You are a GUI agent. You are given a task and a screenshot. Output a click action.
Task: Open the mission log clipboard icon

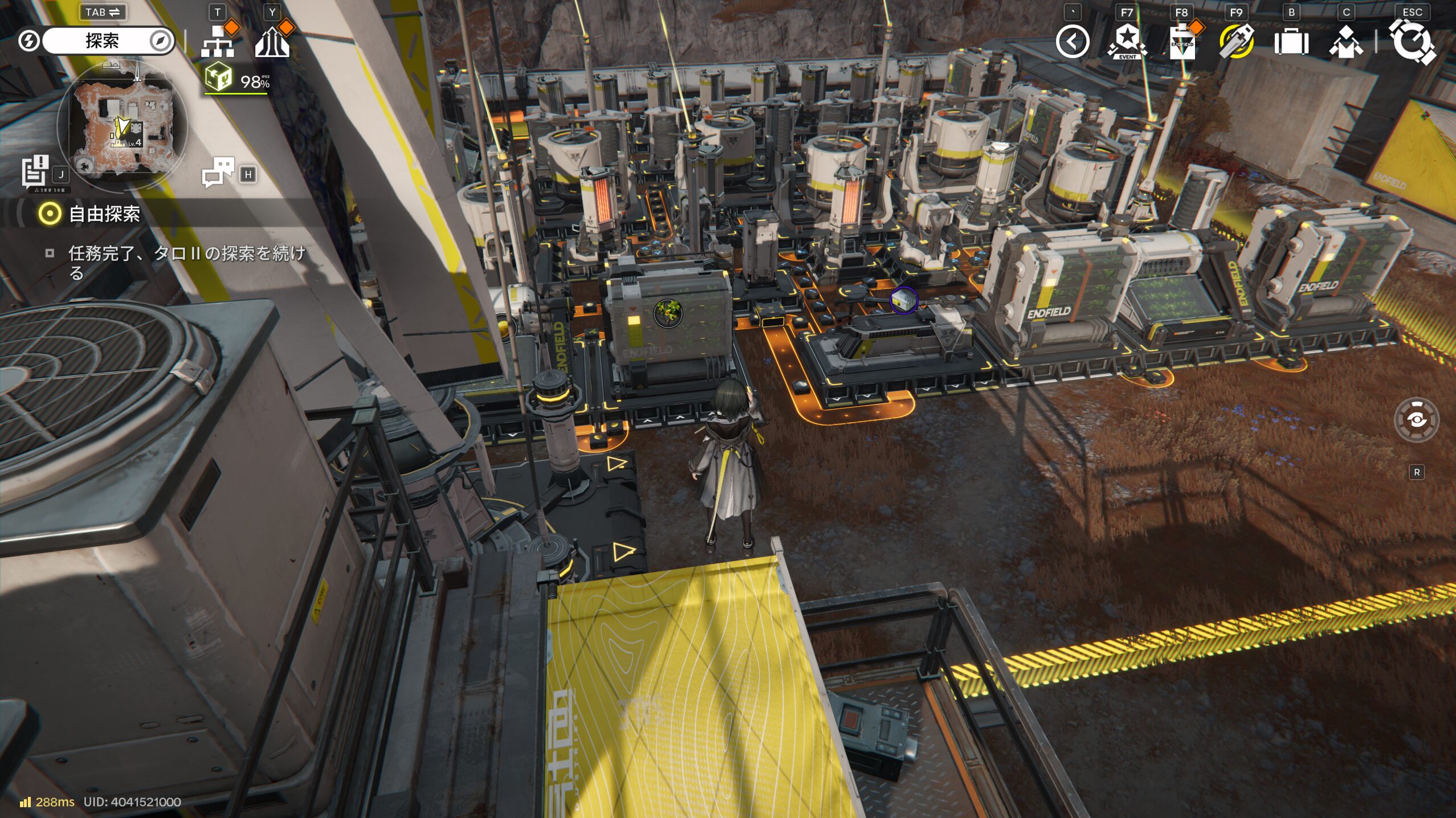point(35,171)
